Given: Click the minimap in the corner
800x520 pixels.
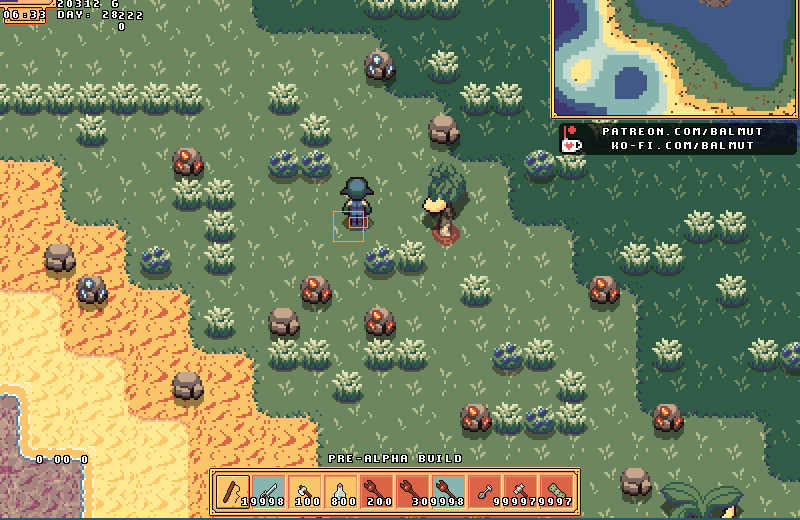Looking at the screenshot, I should [x=675, y=58].
